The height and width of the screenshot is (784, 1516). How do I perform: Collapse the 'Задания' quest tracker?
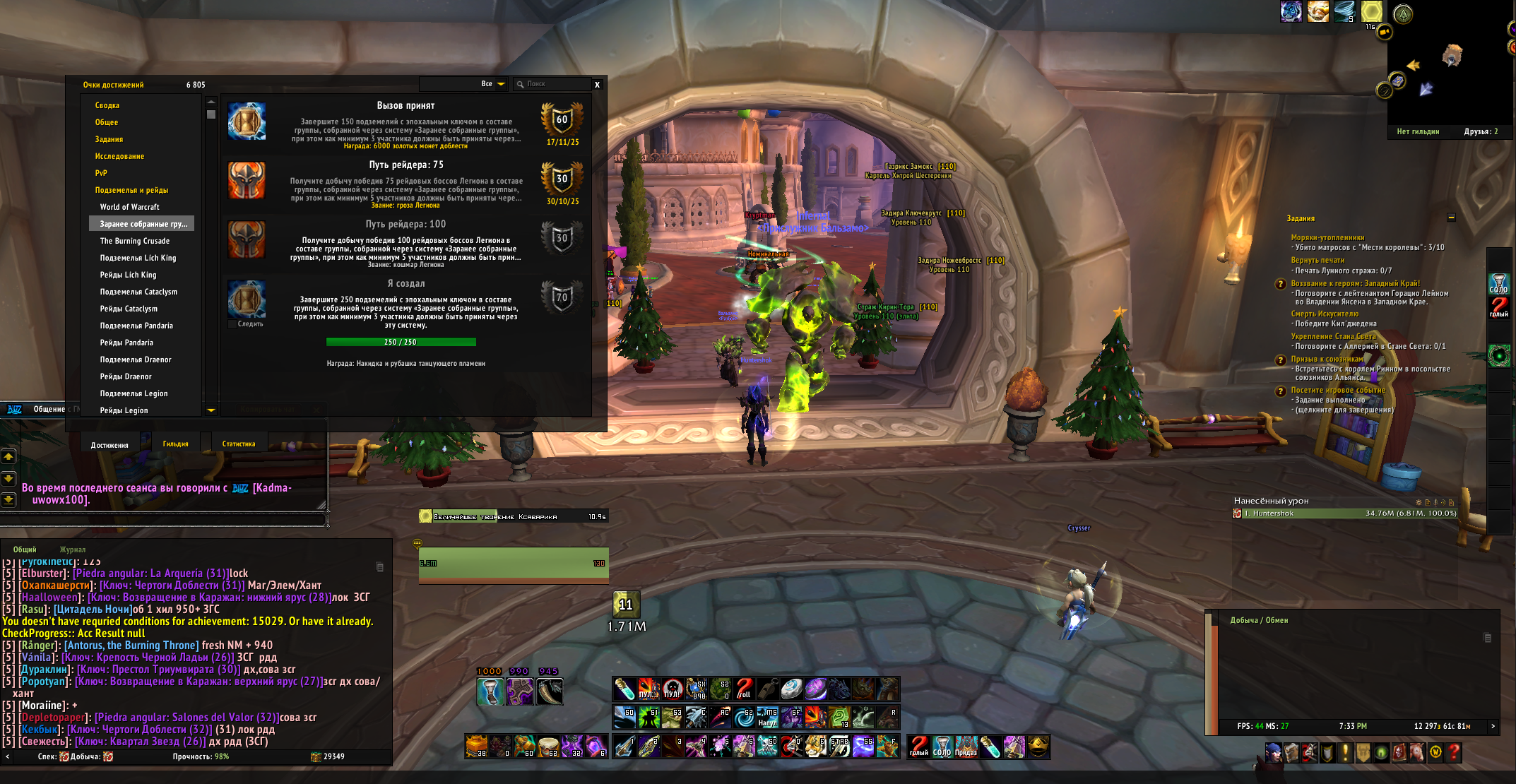1451,218
